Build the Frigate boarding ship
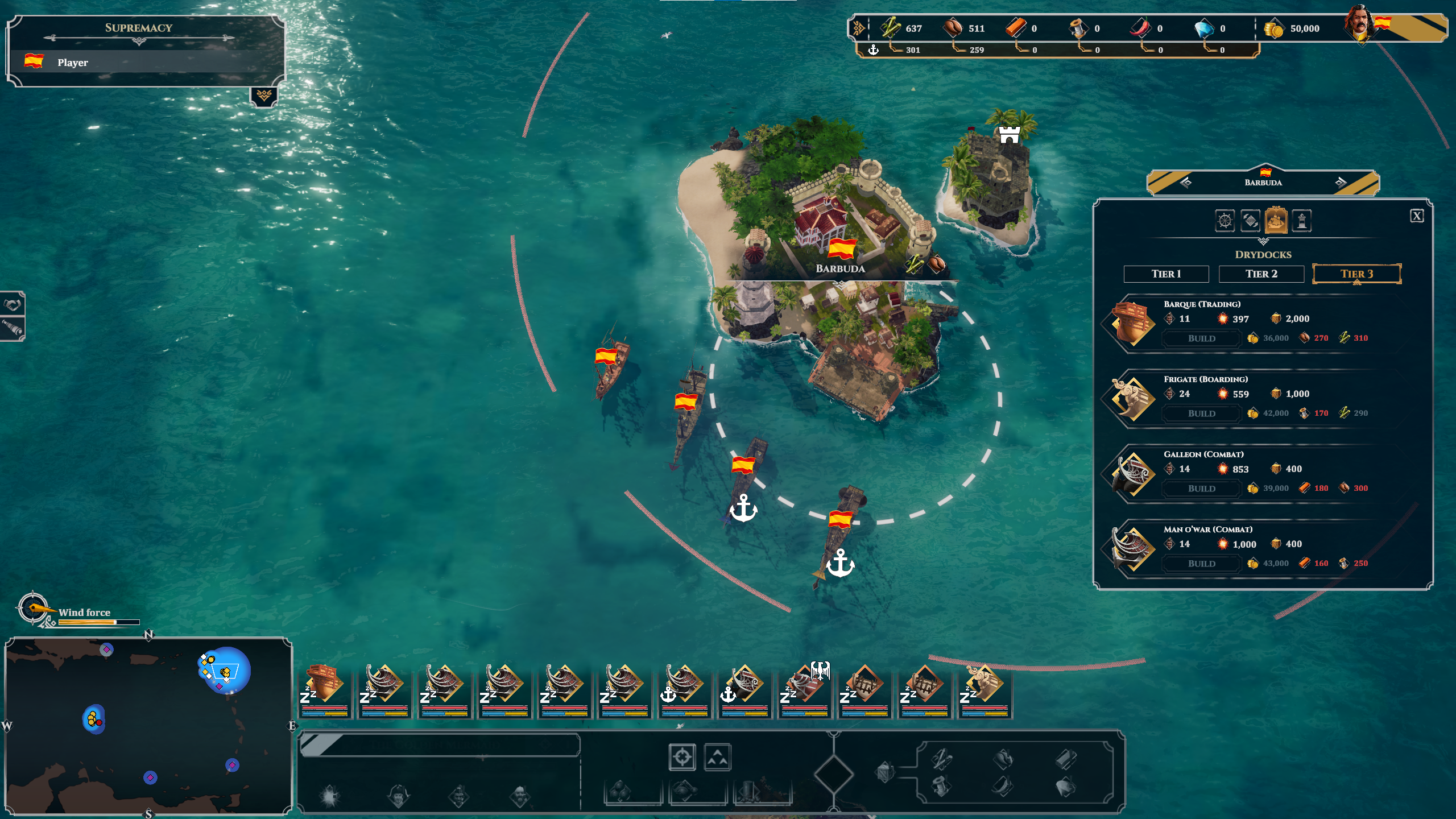The width and height of the screenshot is (1456, 819). (1201, 413)
